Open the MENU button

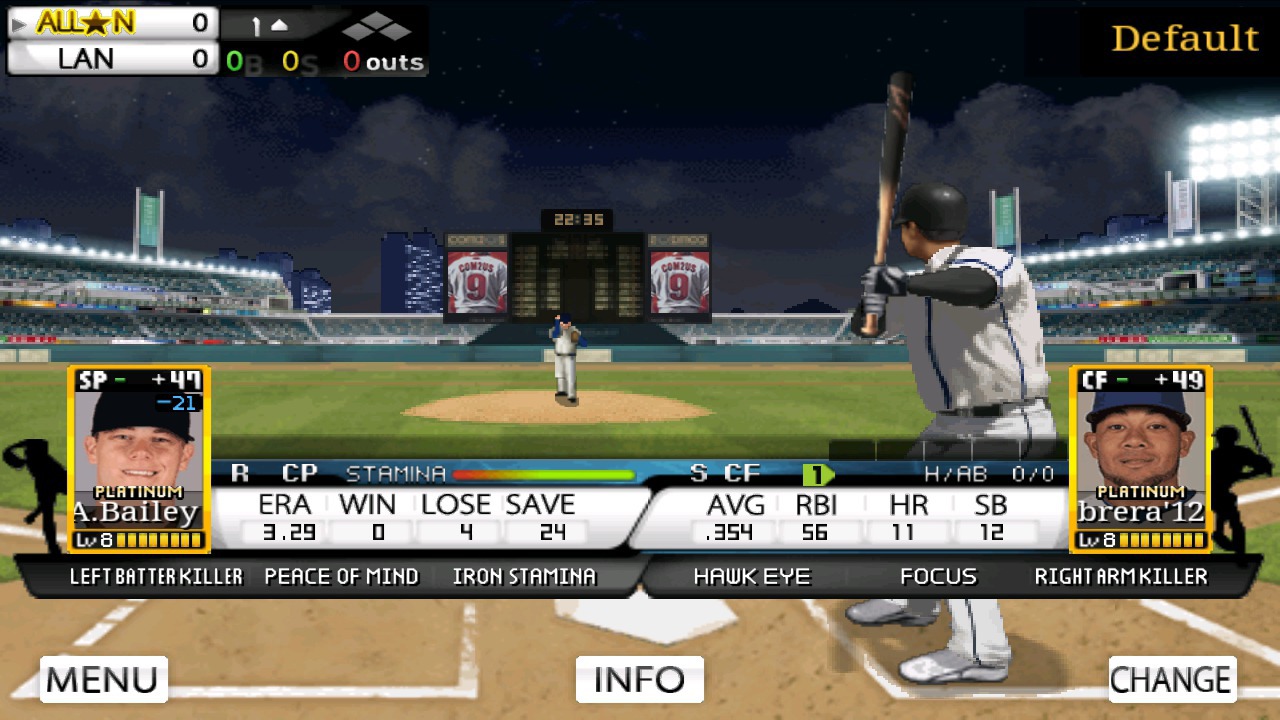click(103, 679)
